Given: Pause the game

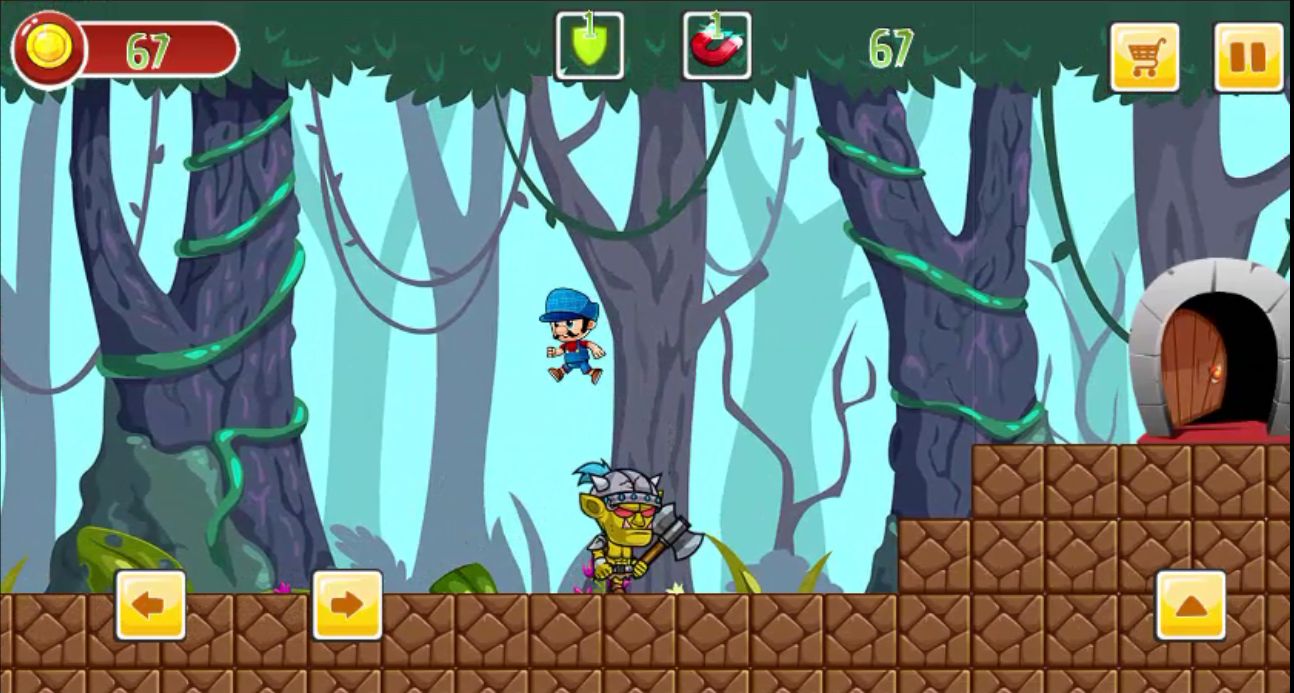Looking at the screenshot, I should pyautogui.click(x=1248, y=57).
